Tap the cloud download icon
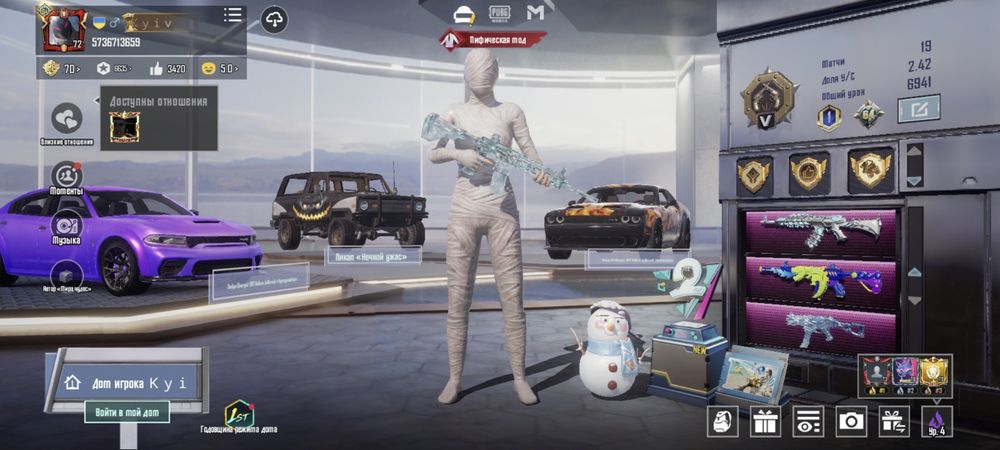Image resolution: width=1000 pixels, height=450 pixels. (273, 19)
